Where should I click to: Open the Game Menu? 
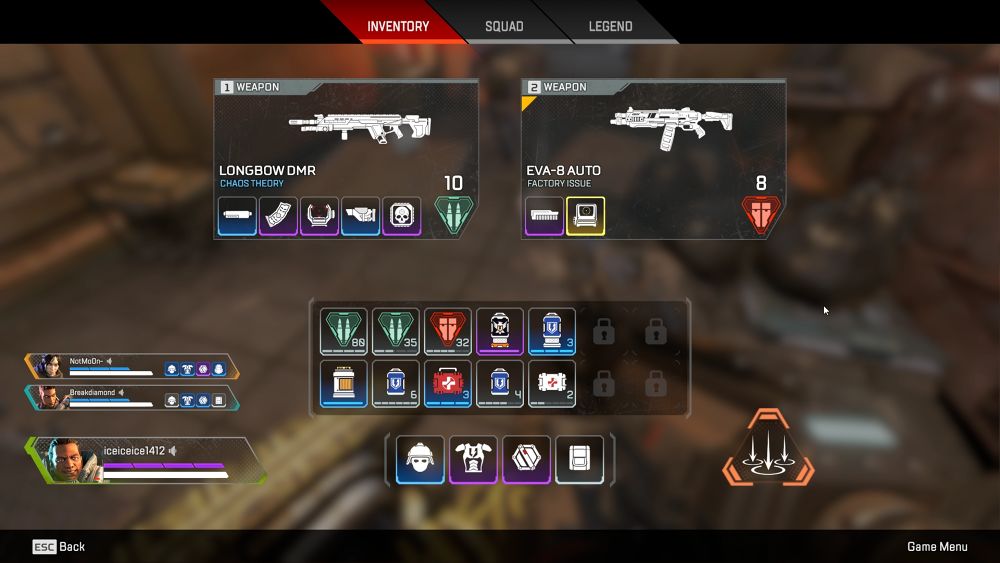click(937, 547)
